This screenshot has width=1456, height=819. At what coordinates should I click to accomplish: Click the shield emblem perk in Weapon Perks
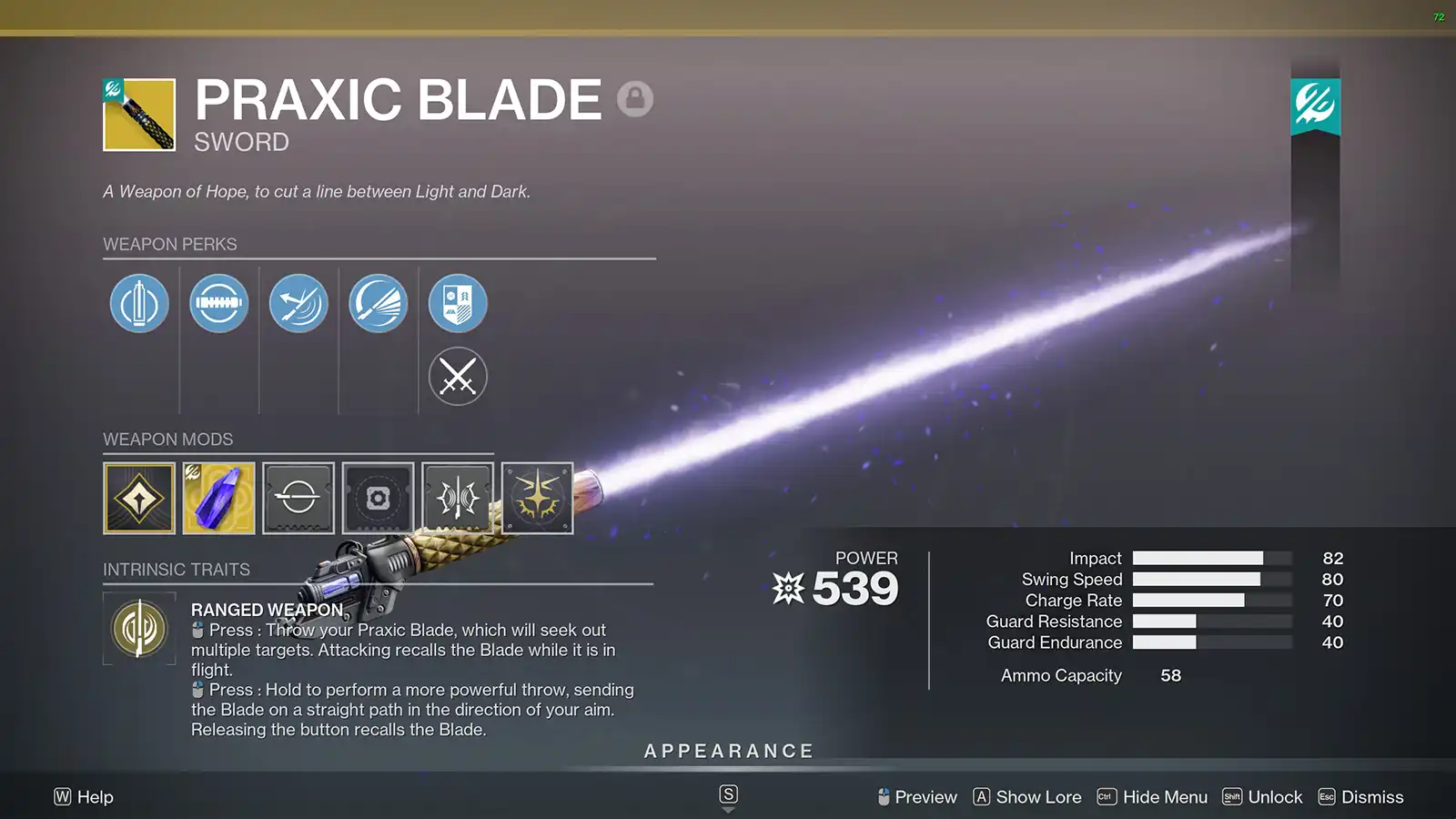pyautogui.click(x=458, y=303)
